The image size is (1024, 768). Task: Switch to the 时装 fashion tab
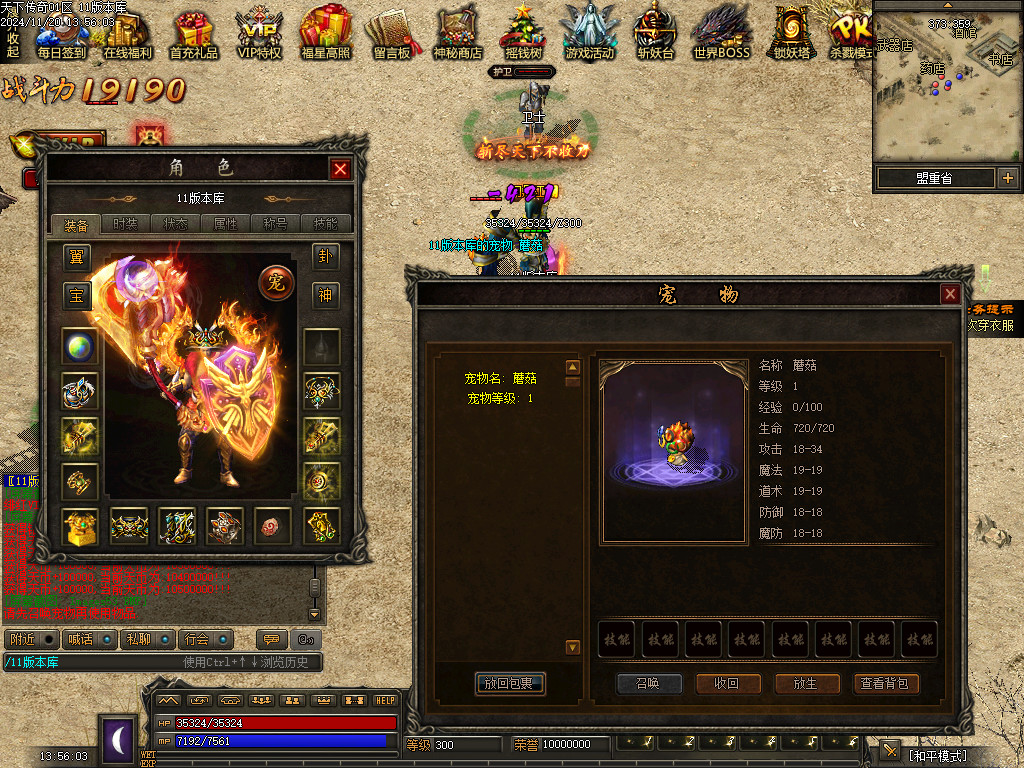pos(125,224)
